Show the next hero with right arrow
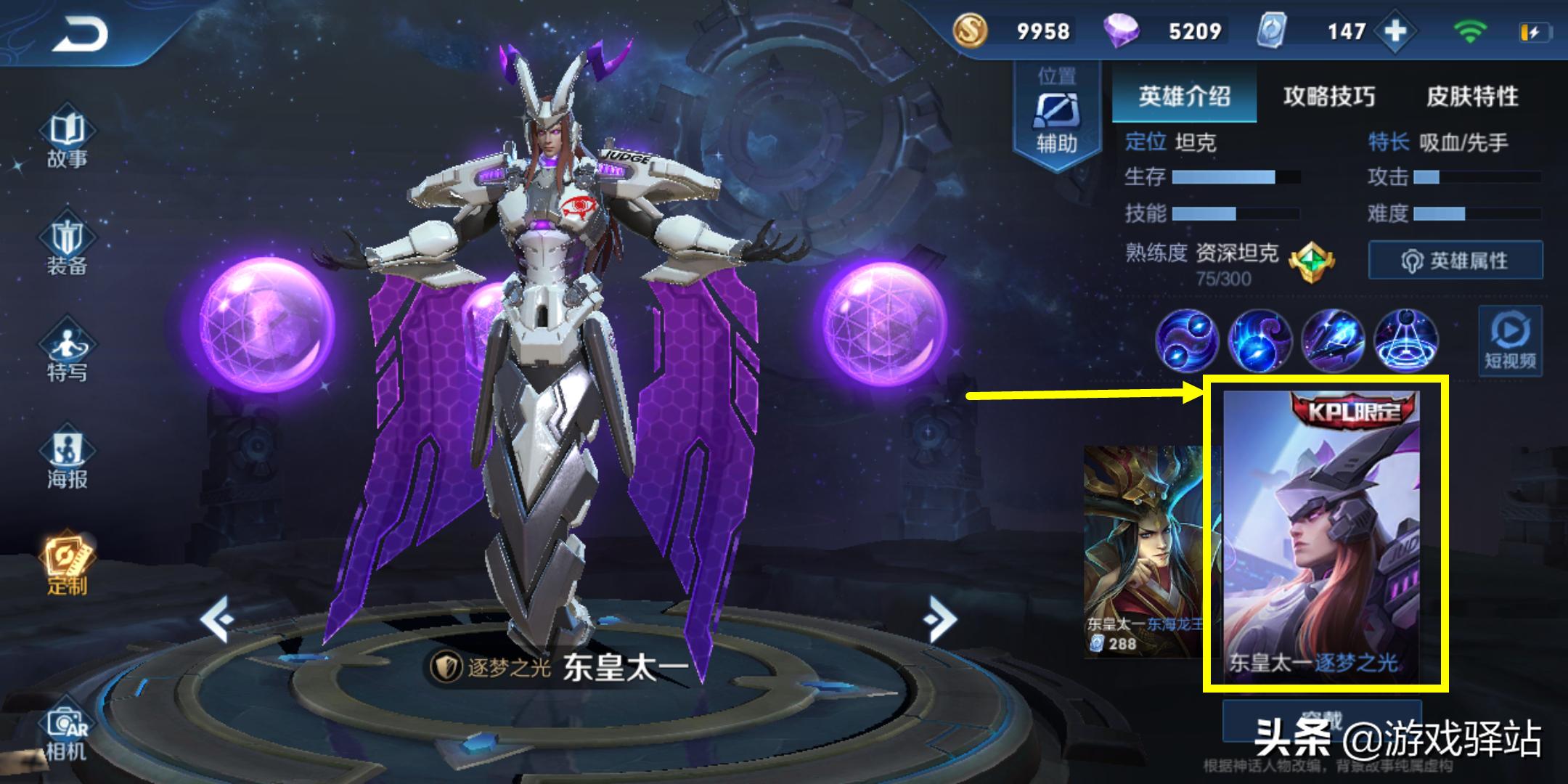1568x784 pixels. tap(941, 619)
